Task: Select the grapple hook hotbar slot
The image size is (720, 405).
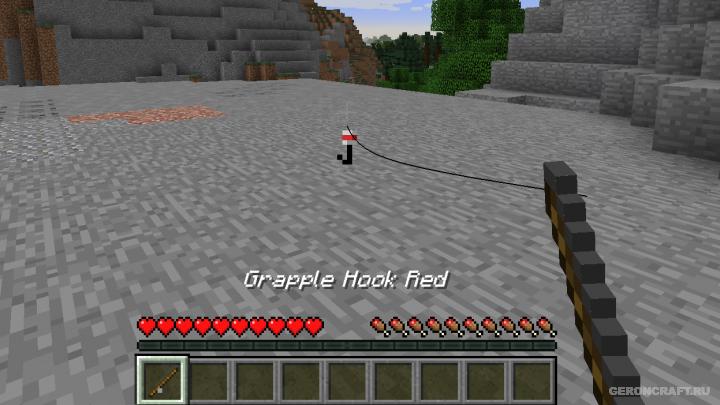Action: [161, 380]
